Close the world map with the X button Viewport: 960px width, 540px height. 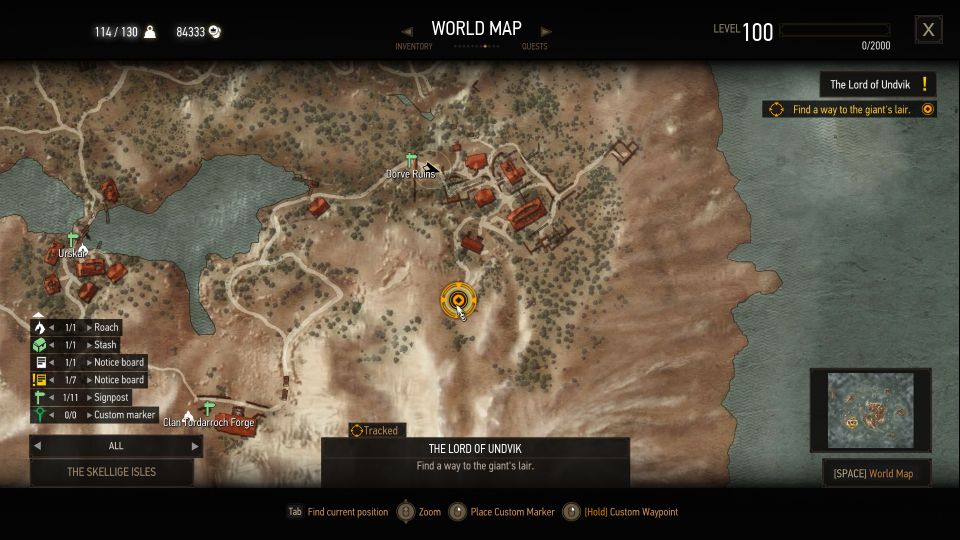click(x=928, y=30)
